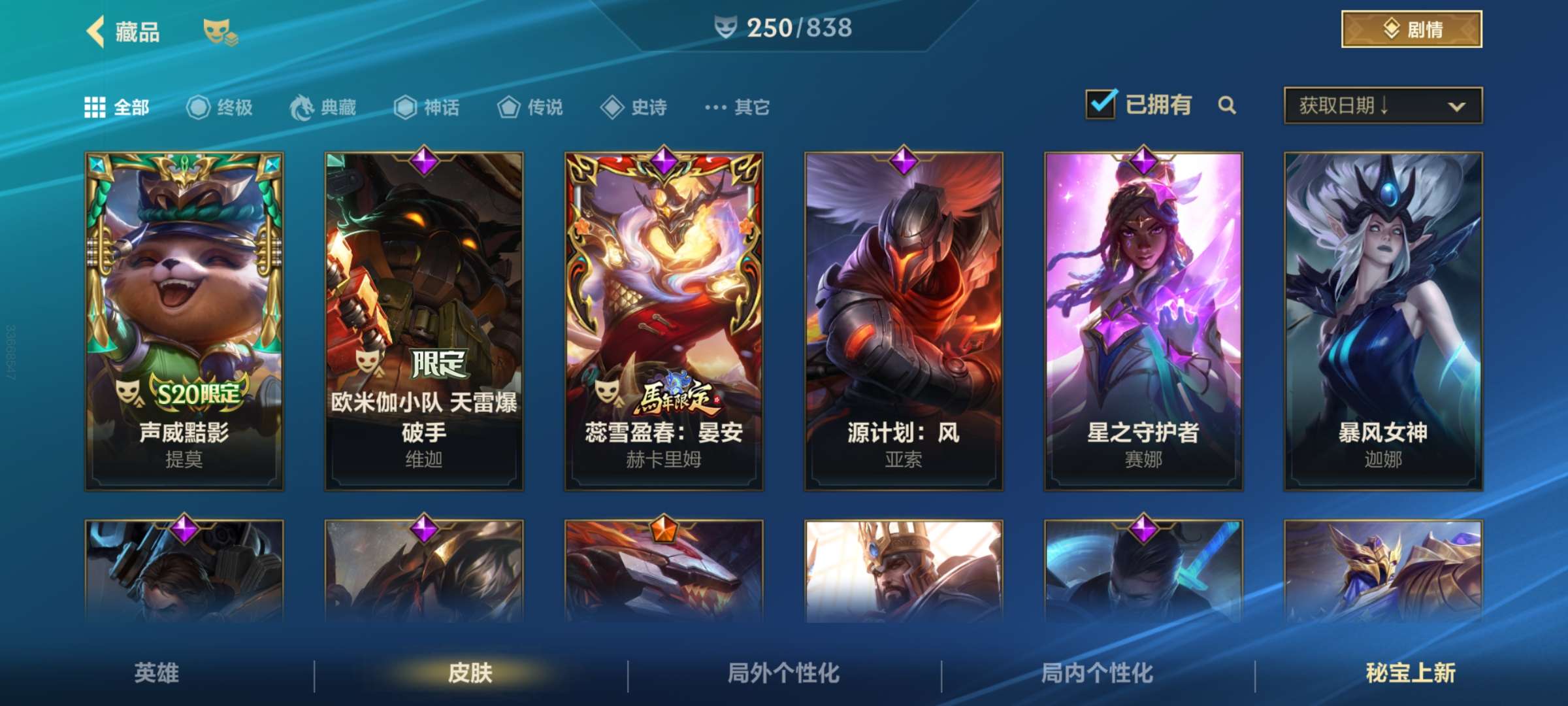This screenshot has width=1568, height=706.
Task: Uncheck the 已拥有 checkbox
Action: [x=1101, y=103]
